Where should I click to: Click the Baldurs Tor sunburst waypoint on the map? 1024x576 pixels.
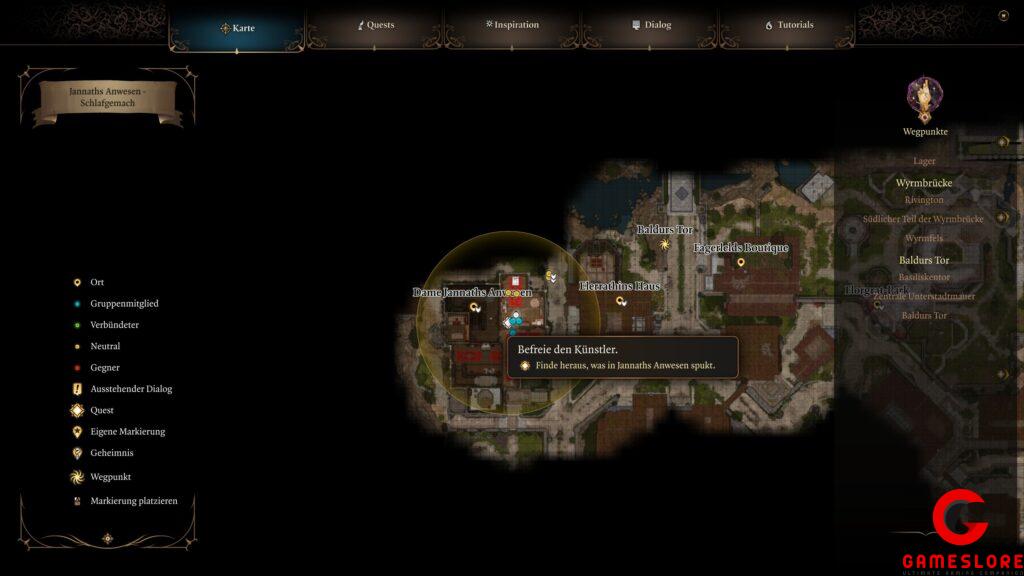[664, 244]
